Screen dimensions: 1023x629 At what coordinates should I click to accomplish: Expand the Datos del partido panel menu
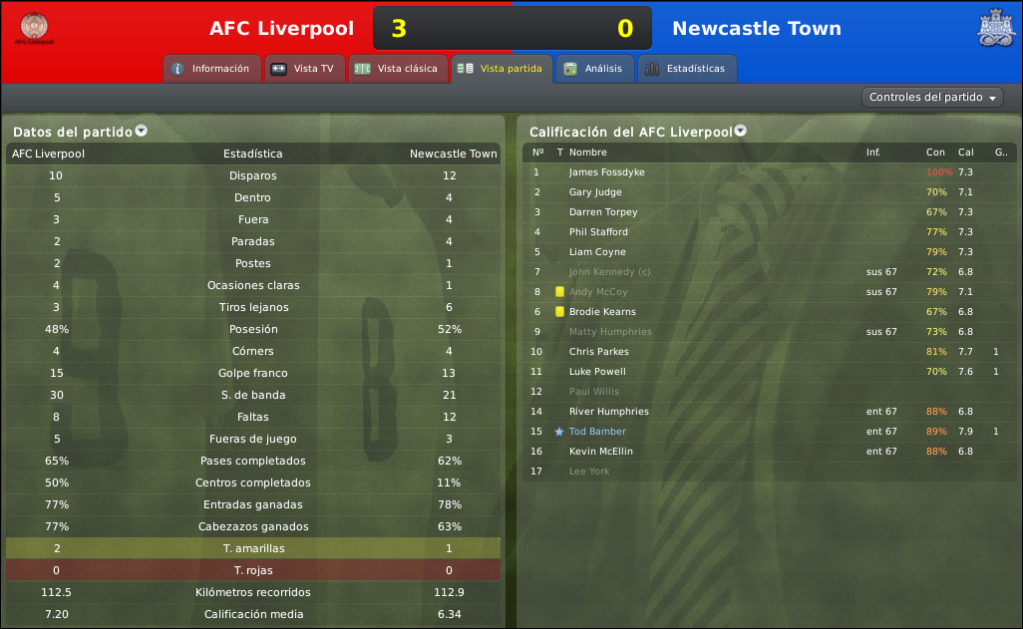click(x=141, y=131)
